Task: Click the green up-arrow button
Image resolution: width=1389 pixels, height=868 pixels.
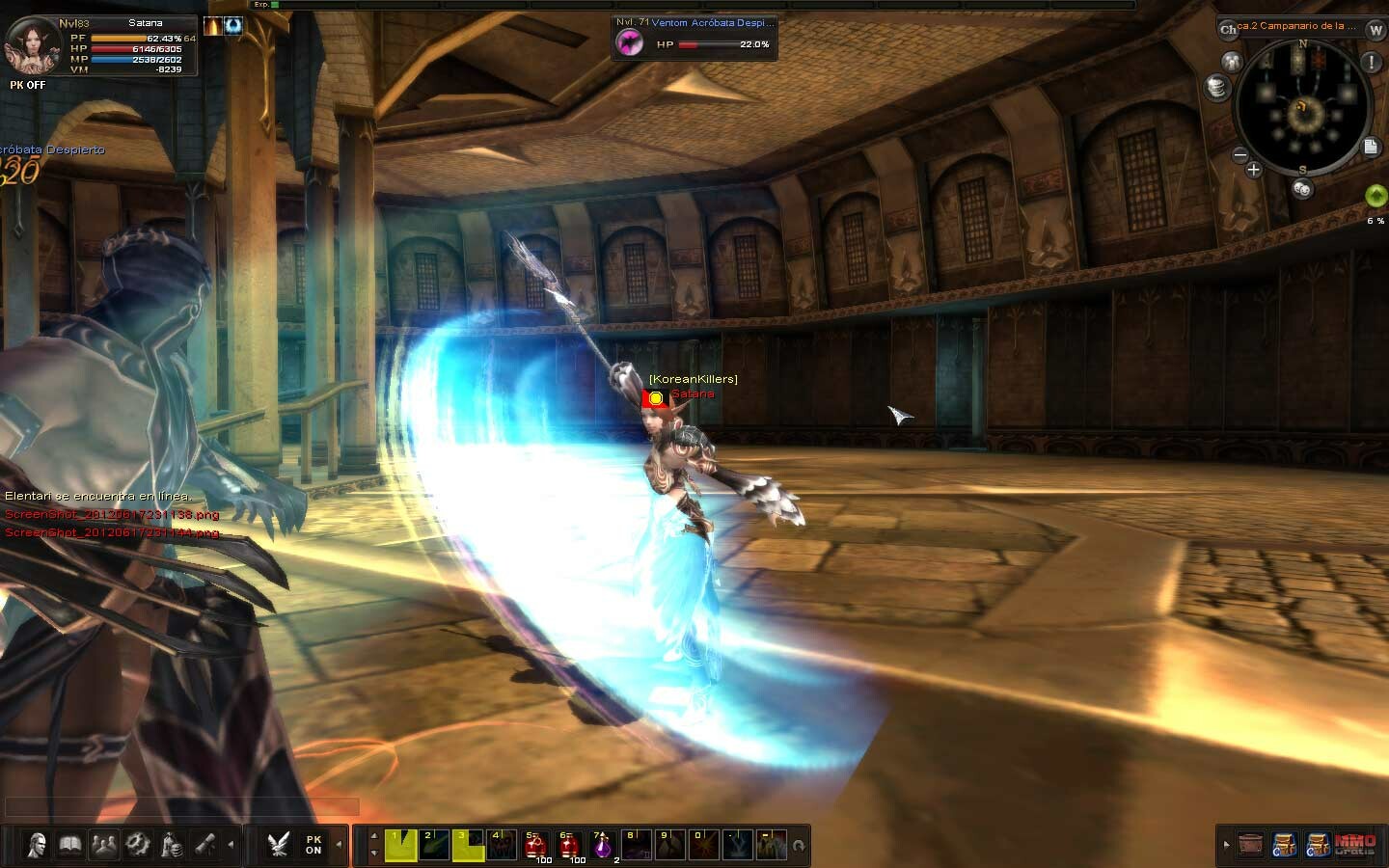Action: pos(1375,196)
